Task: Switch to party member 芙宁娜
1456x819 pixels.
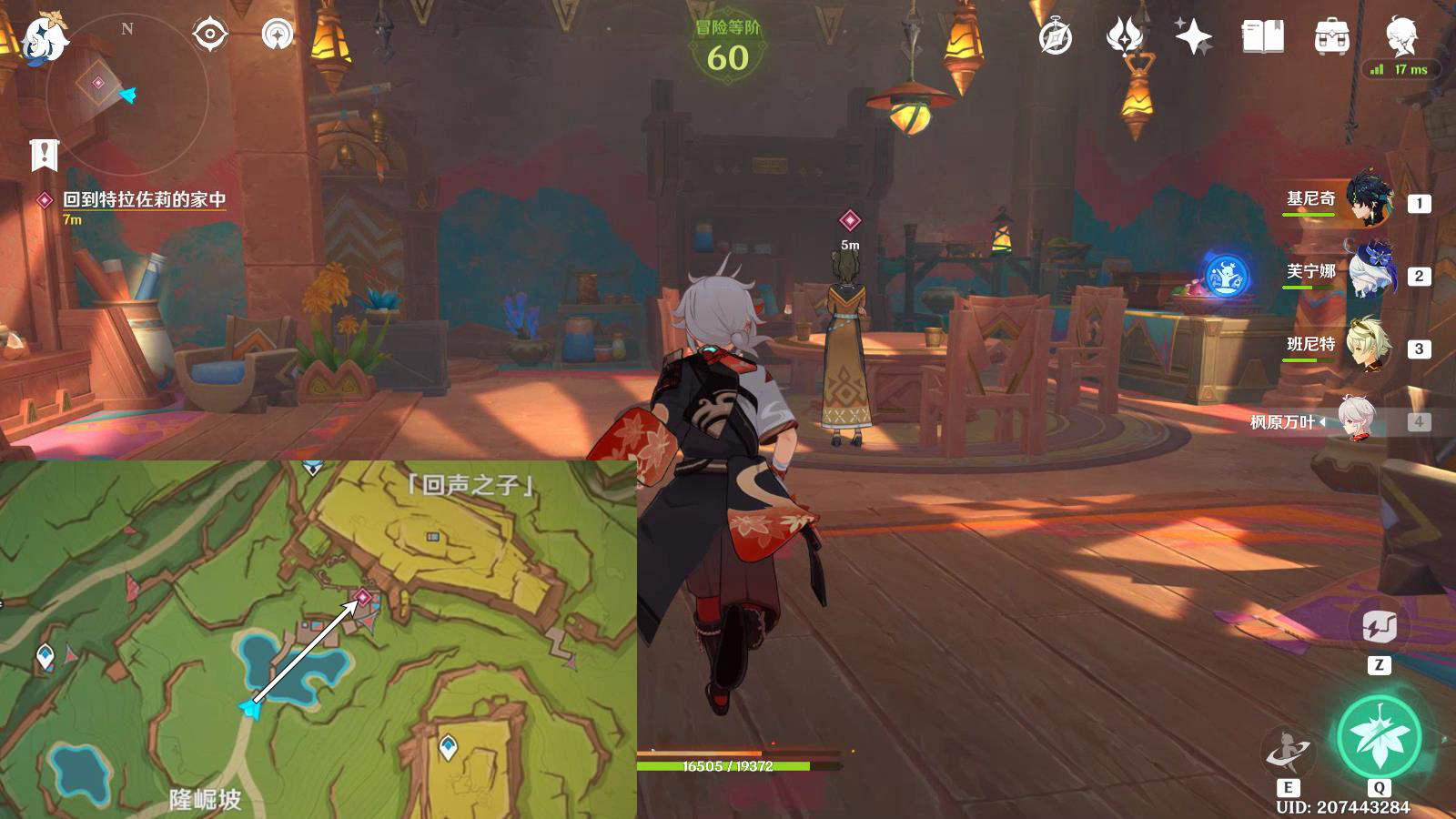Action: coord(1367,272)
